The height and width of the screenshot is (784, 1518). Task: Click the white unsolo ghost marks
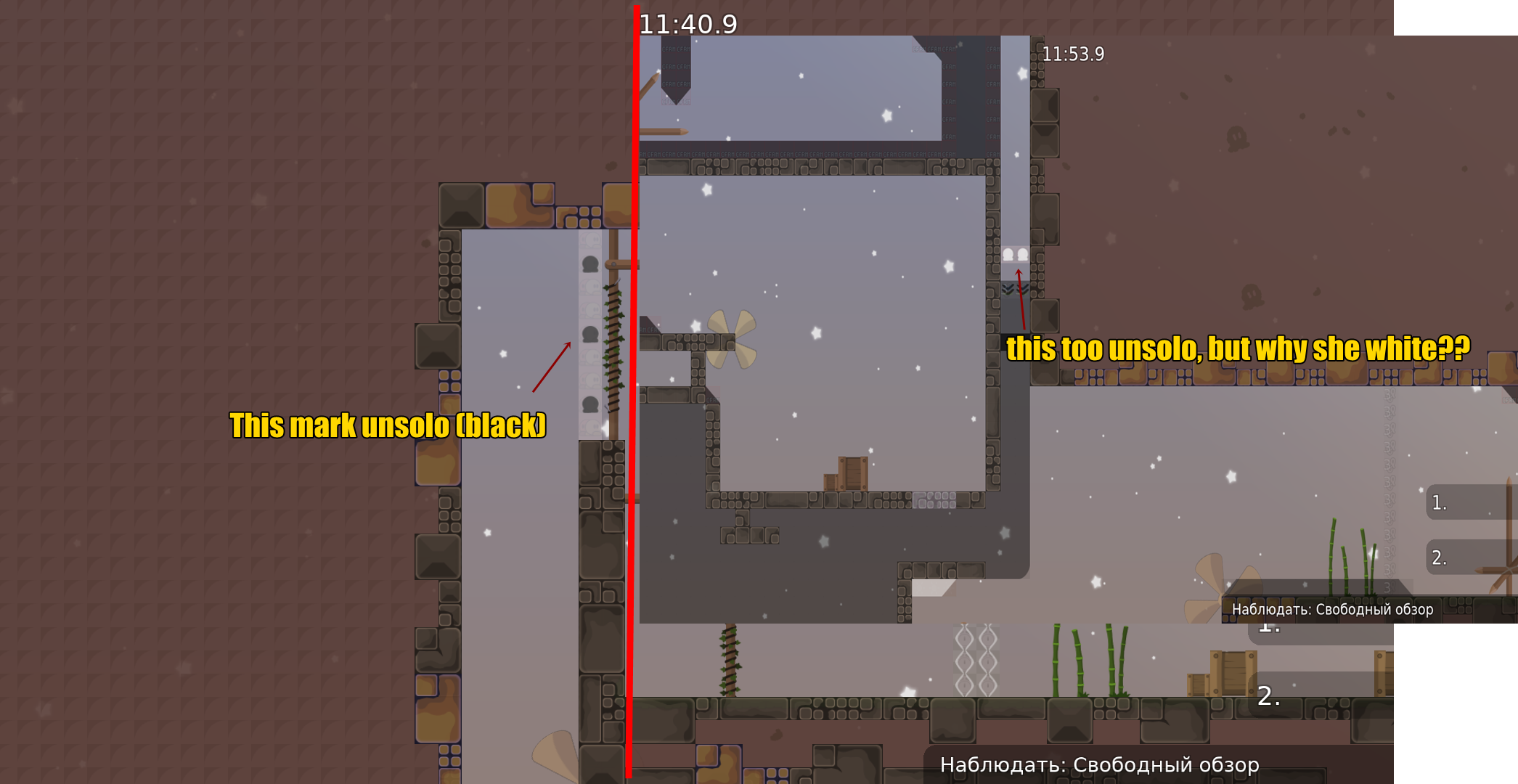[1016, 253]
